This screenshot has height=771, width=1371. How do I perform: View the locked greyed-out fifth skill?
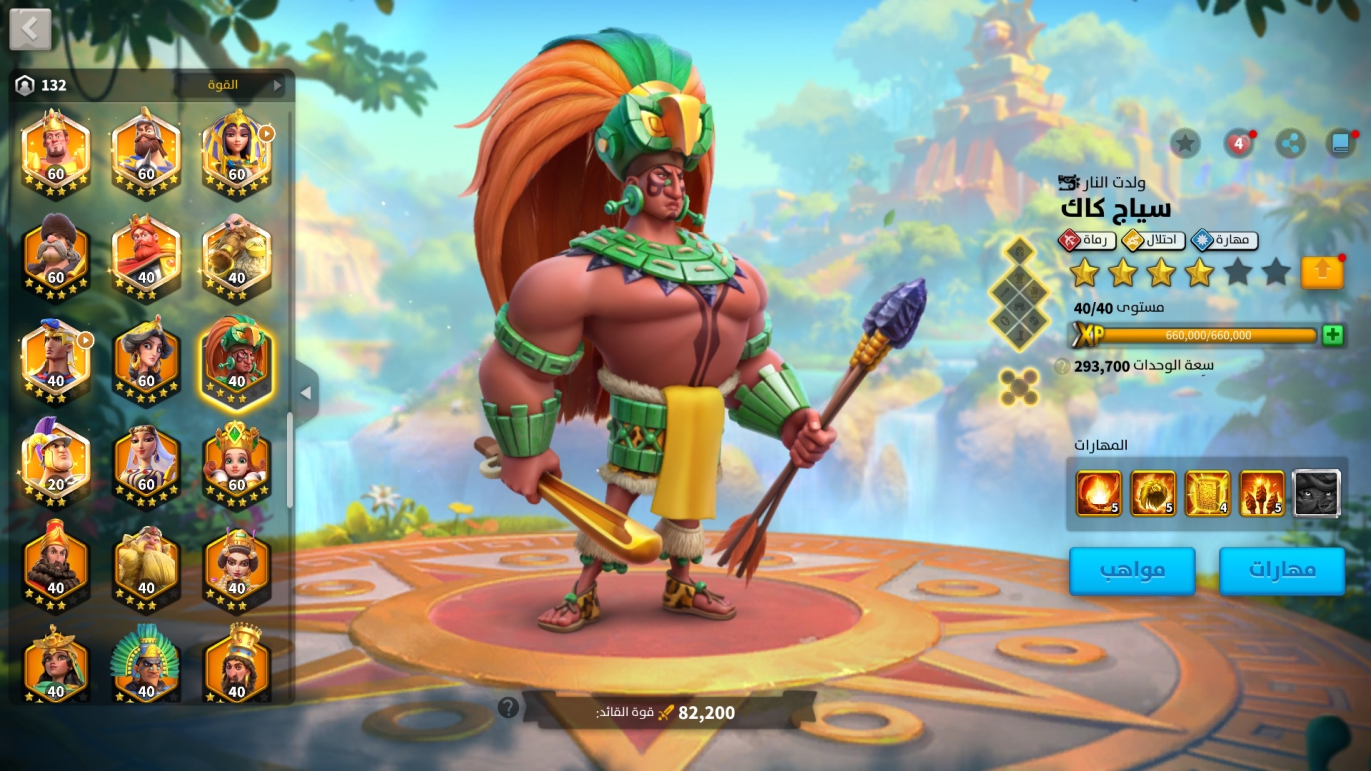pyautogui.click(x=1316, y=493)
